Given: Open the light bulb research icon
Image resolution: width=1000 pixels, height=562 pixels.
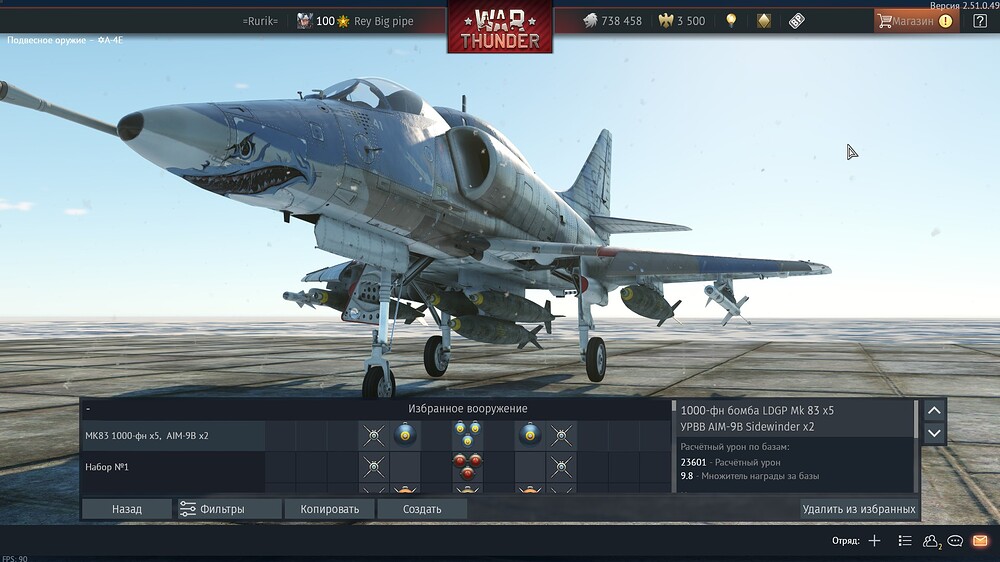Looking at the screenshot, I should tap(731, 21).
